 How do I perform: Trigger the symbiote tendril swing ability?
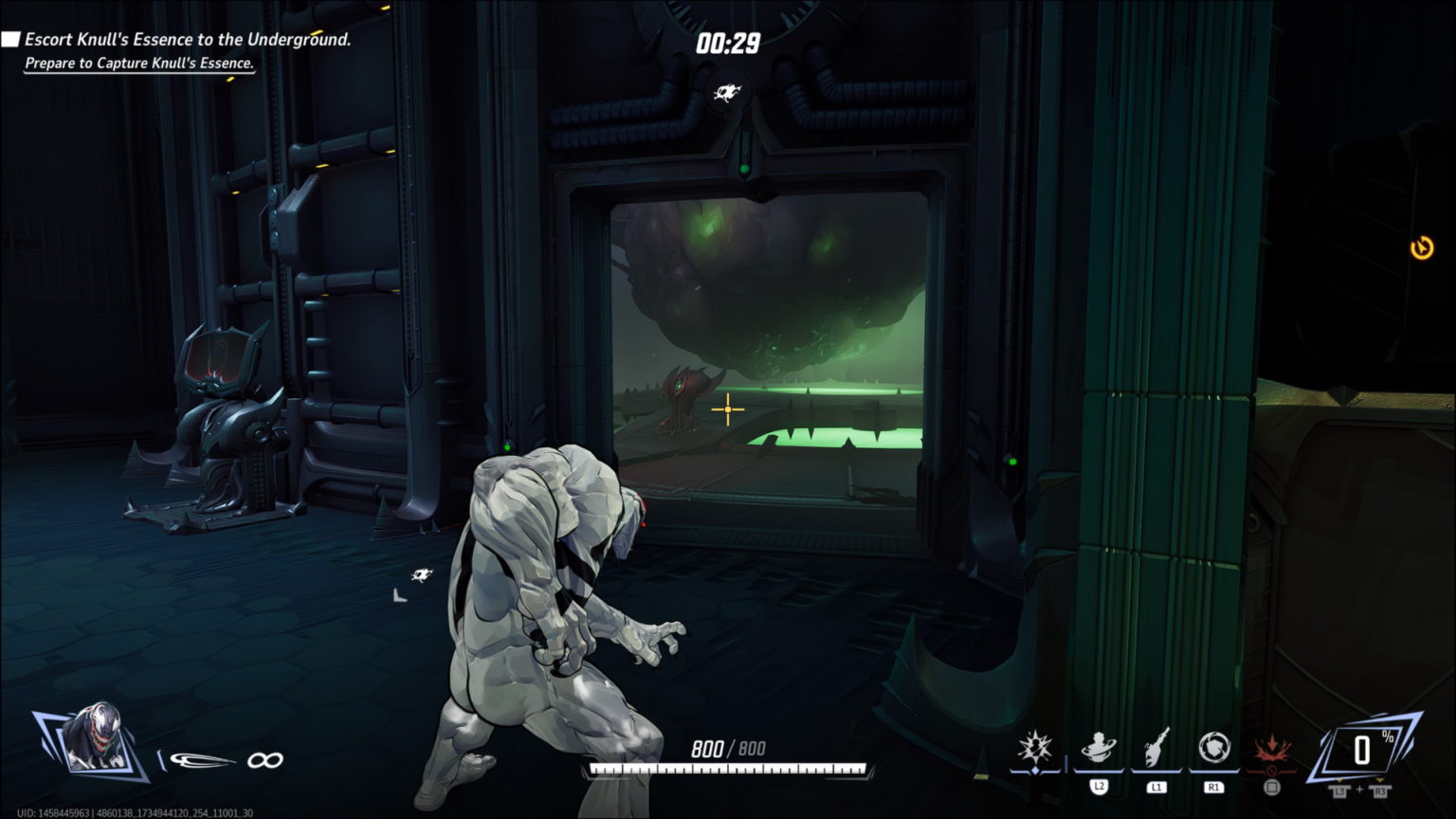(x=1156, y=748)
